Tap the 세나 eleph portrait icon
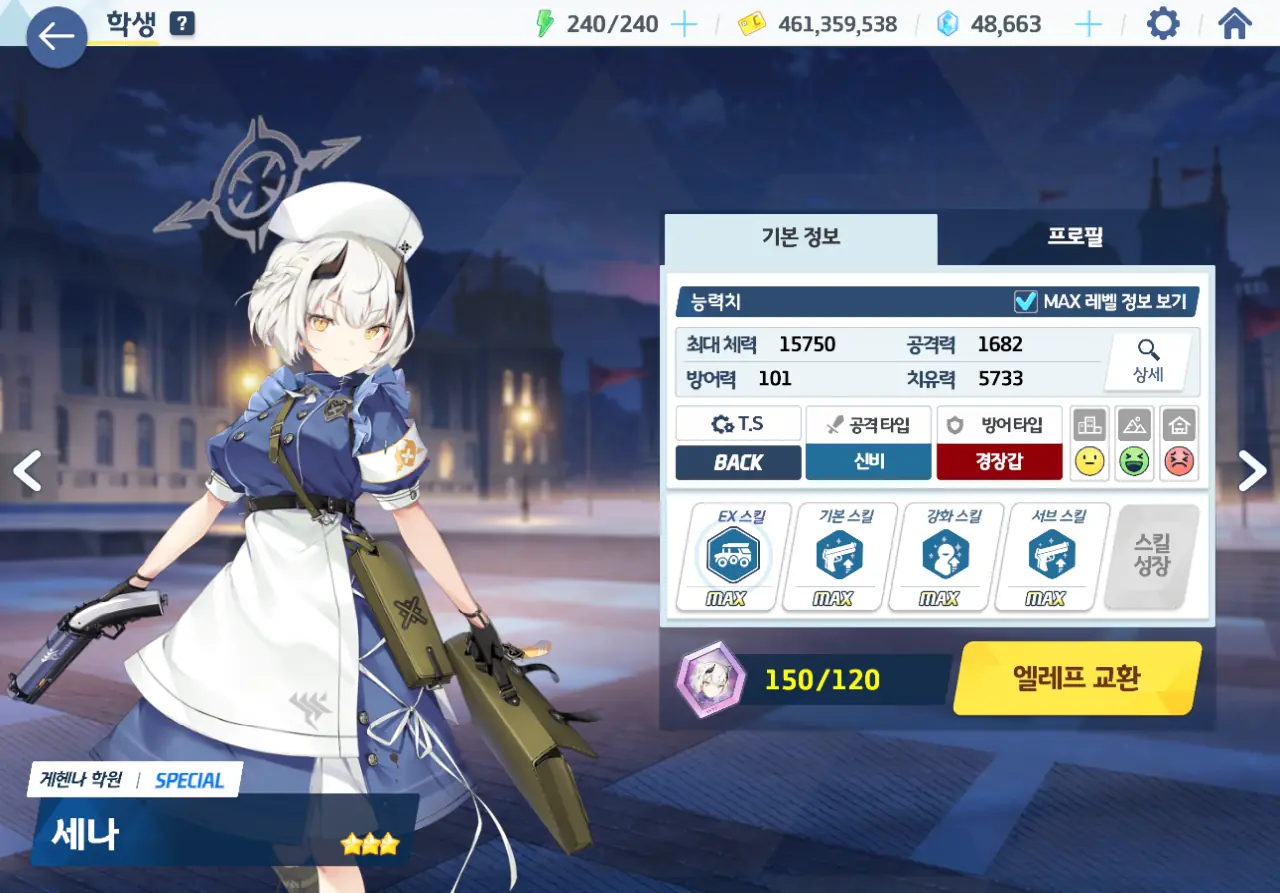This screenshot has height=893, width=1280. pyautogui.click(x=709, y=679)
